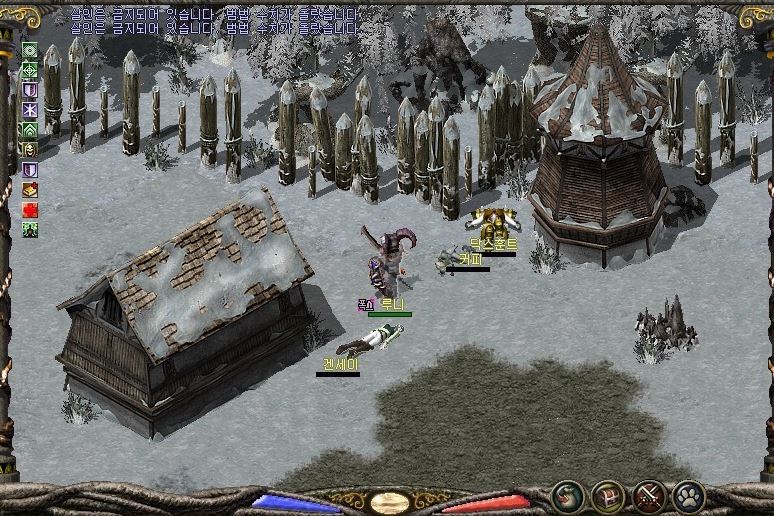Click the green tree status icon
Viewport: 774px width, 516px height.
point(30,229)
